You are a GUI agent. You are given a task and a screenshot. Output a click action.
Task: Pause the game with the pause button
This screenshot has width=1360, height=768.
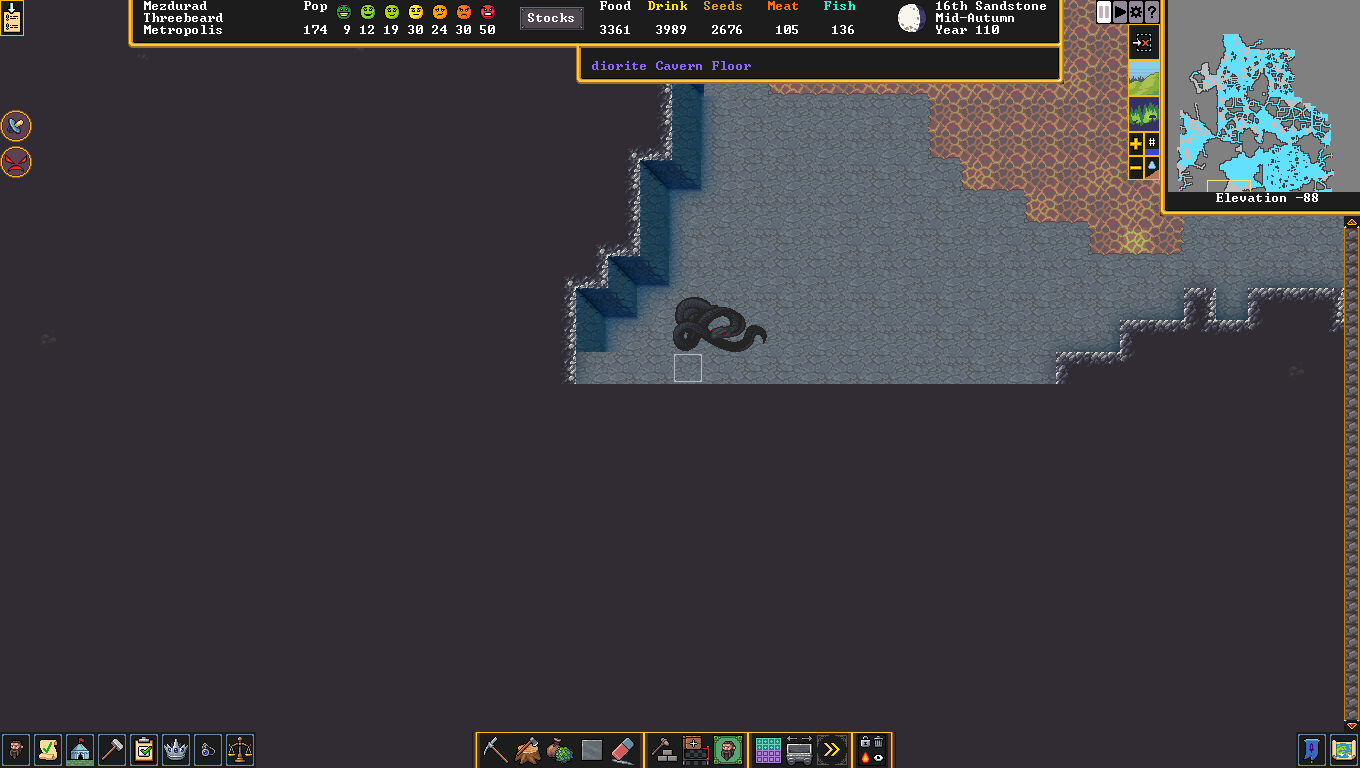[1104, 12]
